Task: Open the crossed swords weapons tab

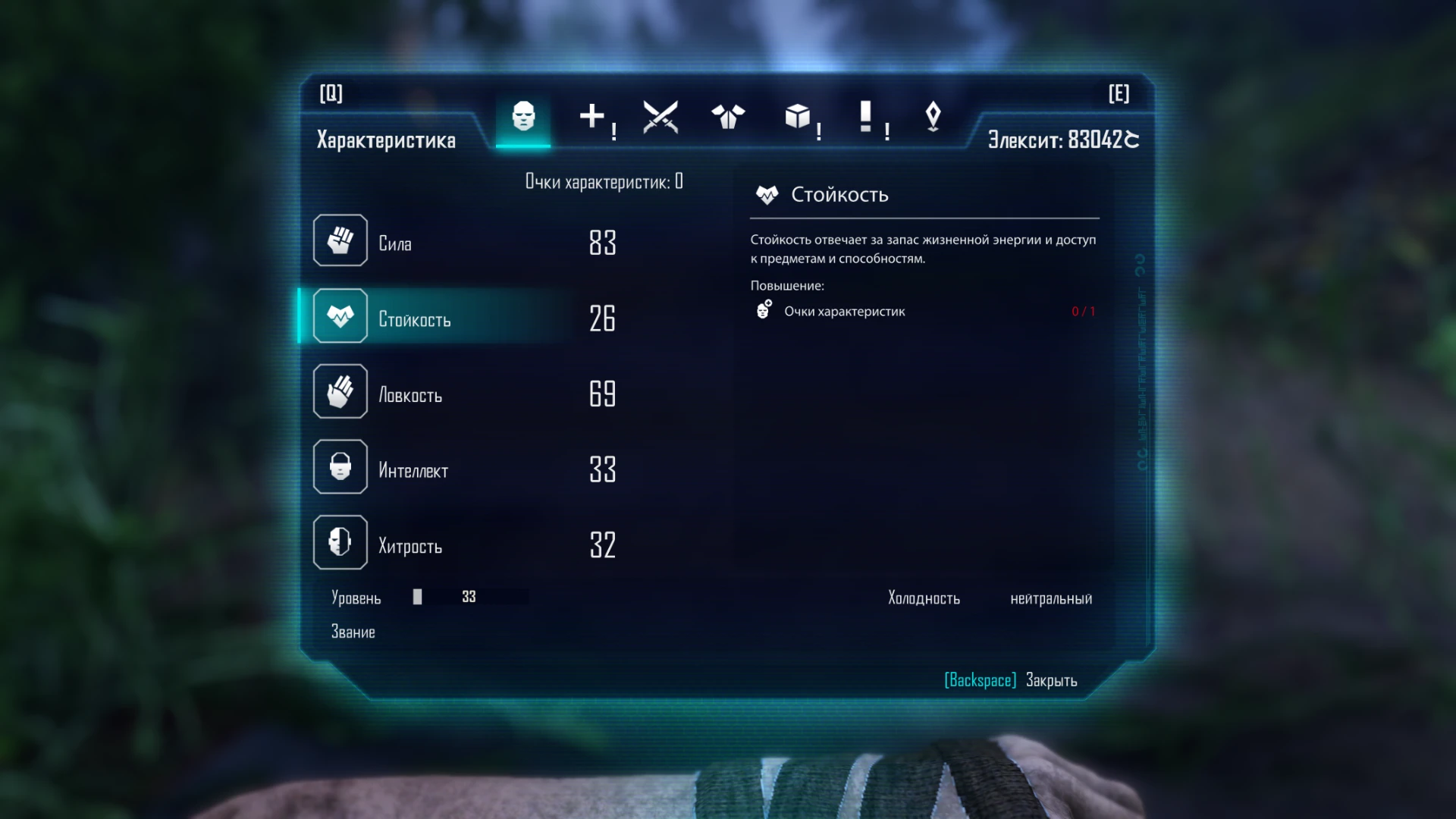Action: click(661, 115)
